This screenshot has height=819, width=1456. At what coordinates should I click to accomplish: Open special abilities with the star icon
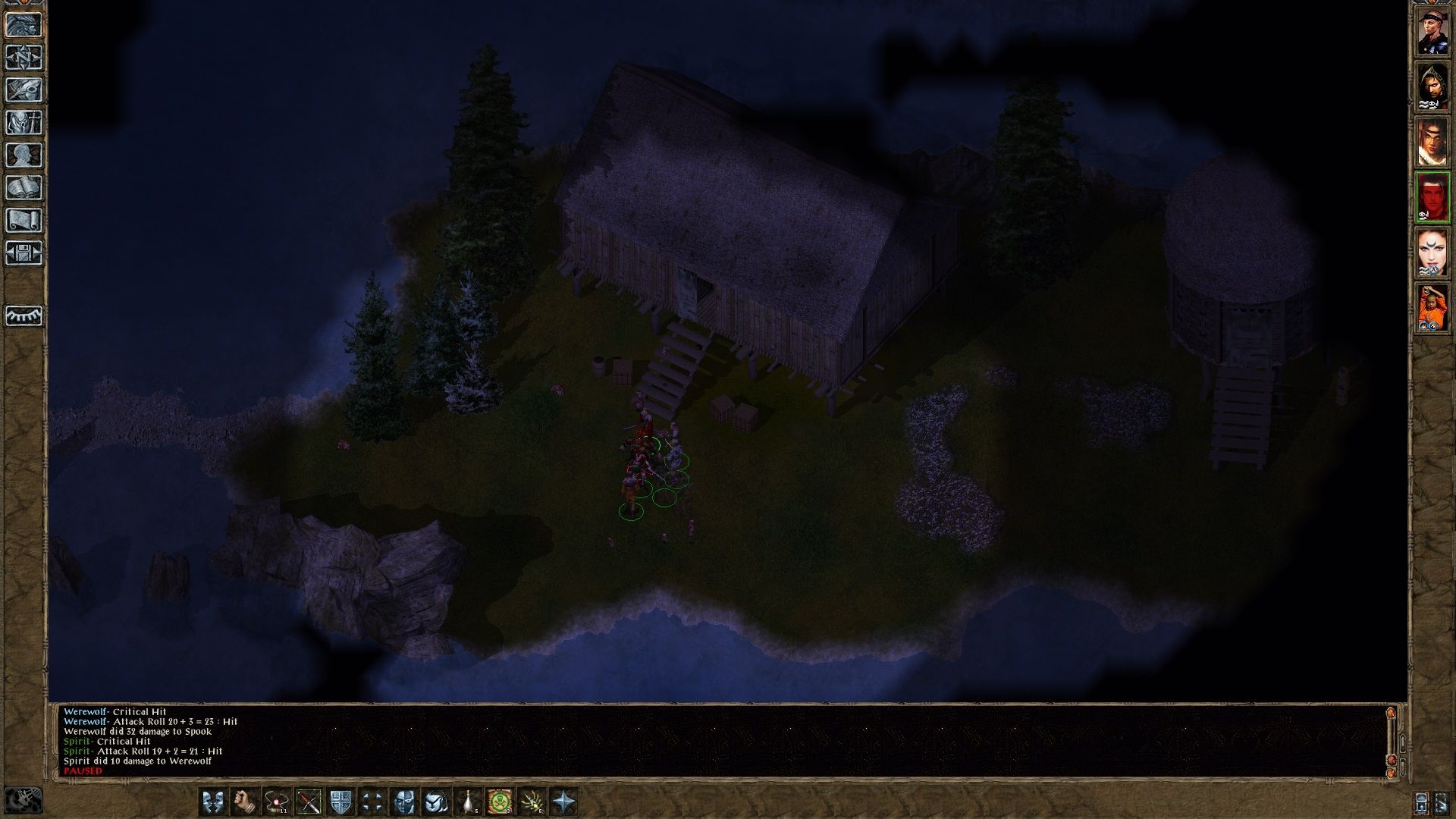pos(563,802)
